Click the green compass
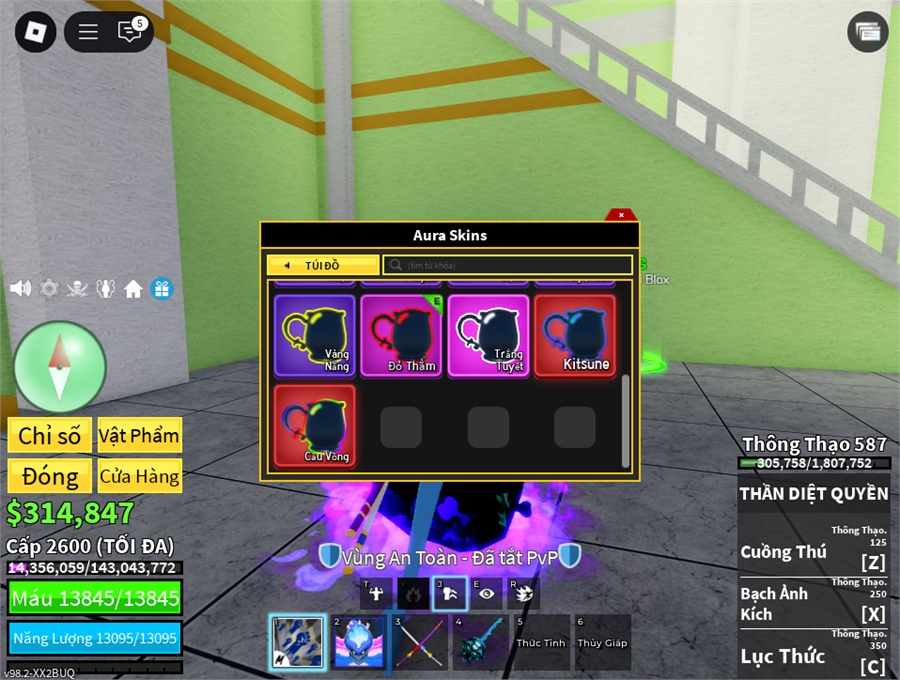 pos(60,367)
